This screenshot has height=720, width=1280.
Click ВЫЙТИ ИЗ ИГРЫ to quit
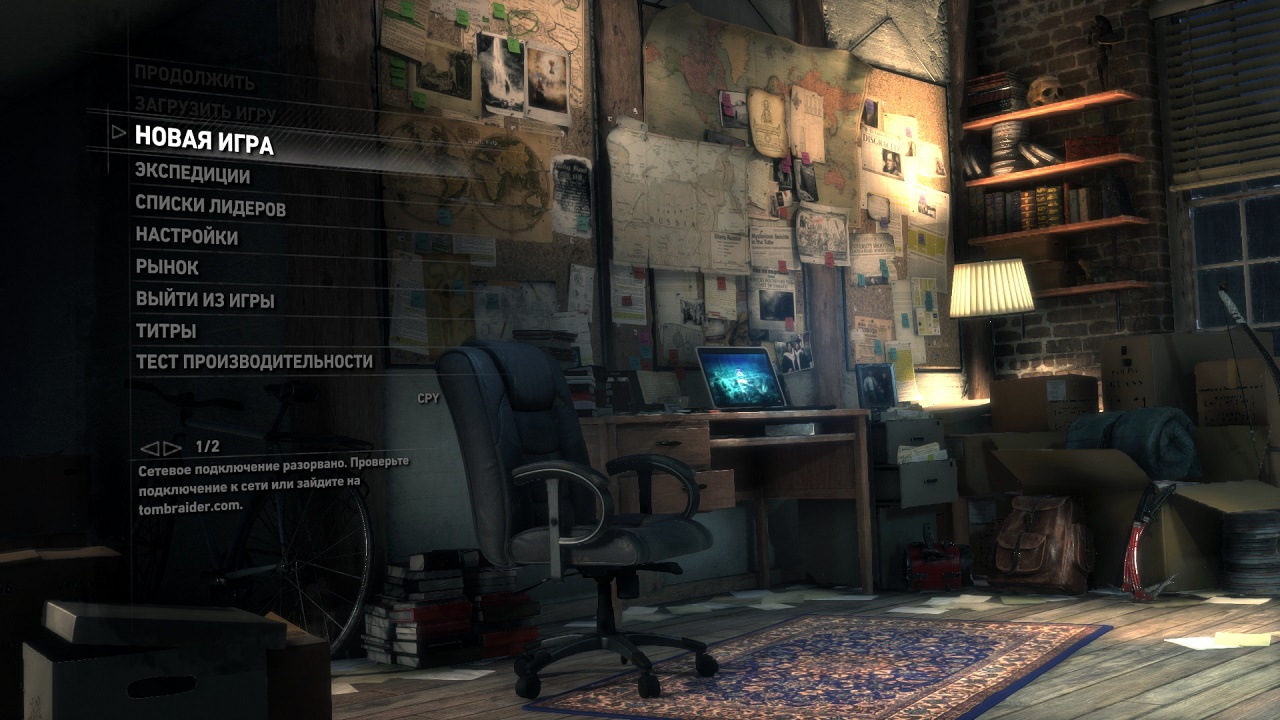205,299
